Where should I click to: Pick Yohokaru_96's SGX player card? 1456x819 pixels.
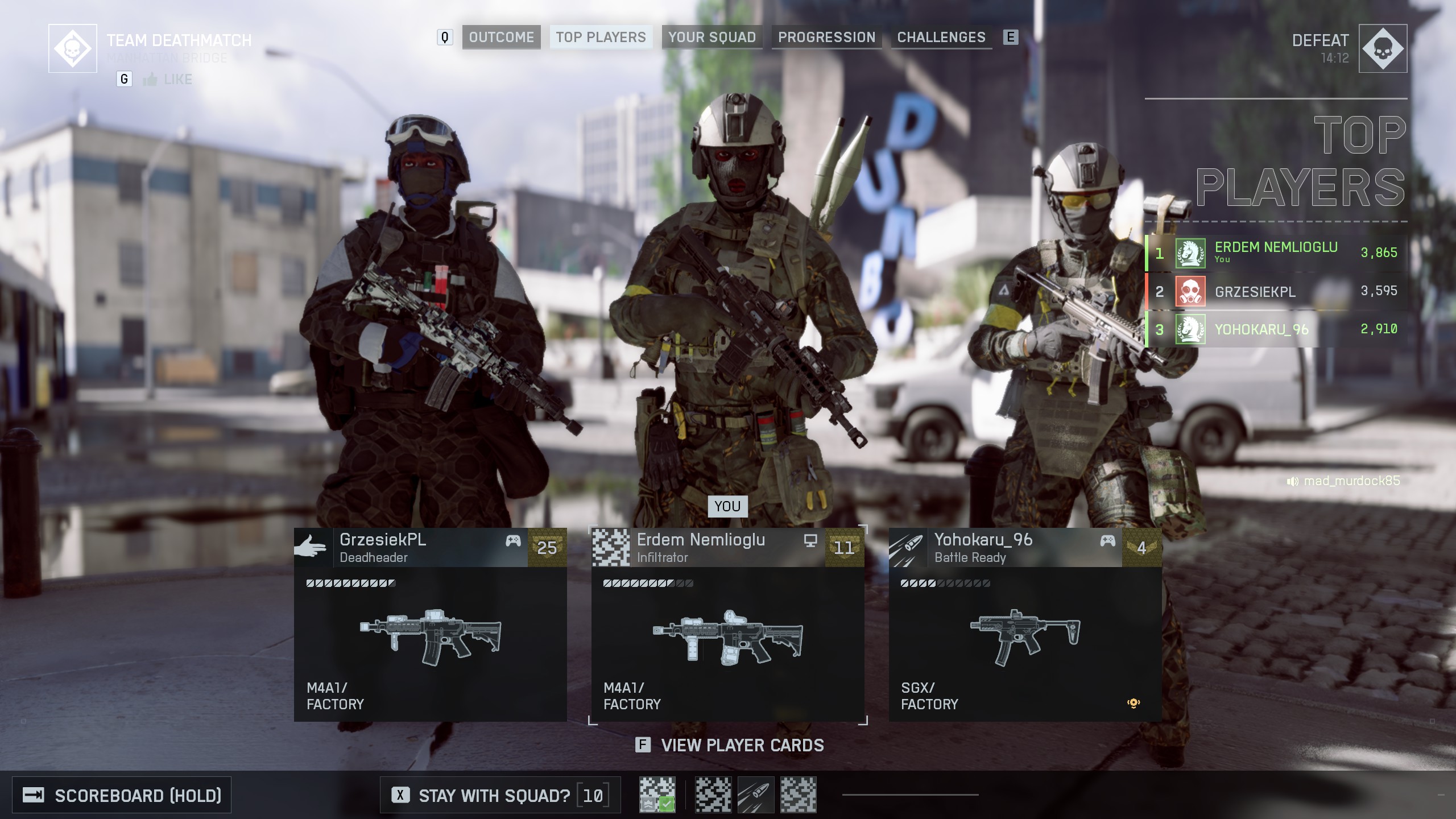pyautogui.click(x=1025, y=624)
